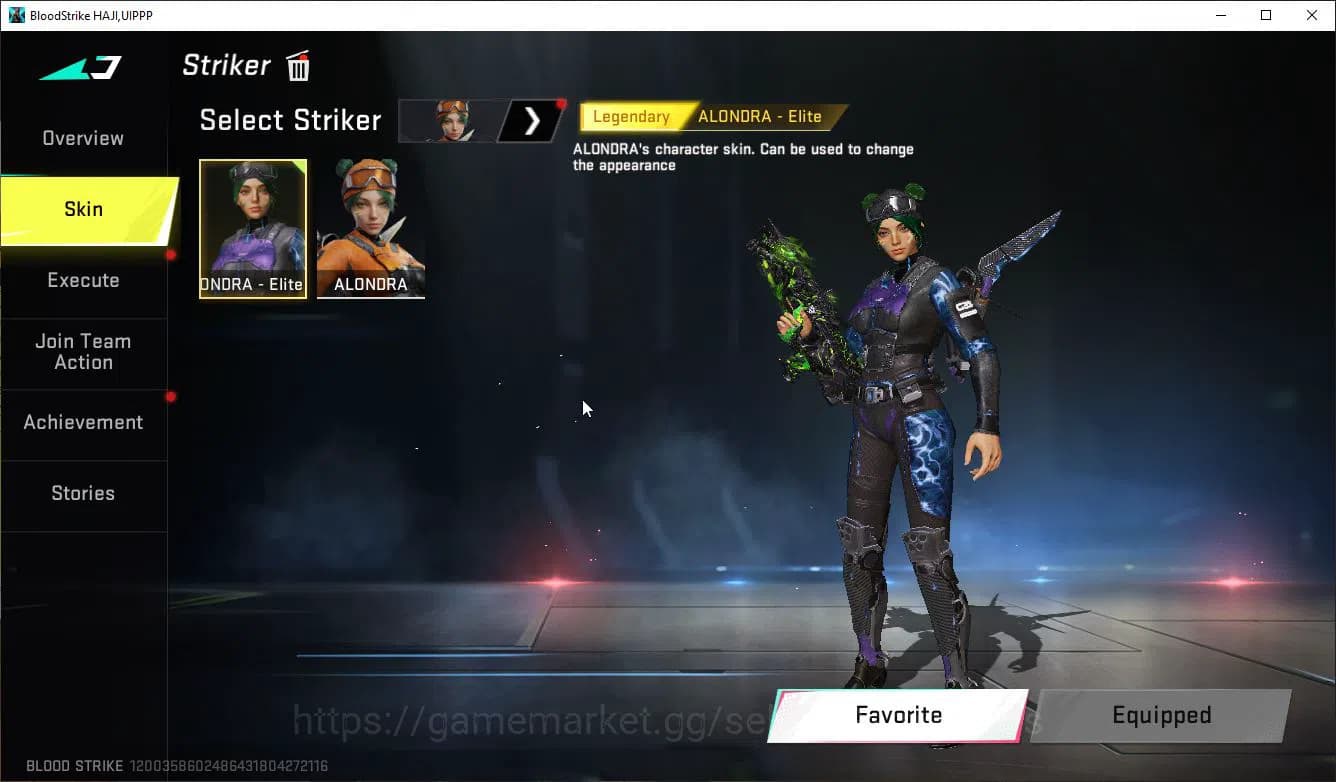Image resolution: width=1336 pixels, height=782 pixels.
Task: Mark this skin as Favorite
Action: point(898,715)
